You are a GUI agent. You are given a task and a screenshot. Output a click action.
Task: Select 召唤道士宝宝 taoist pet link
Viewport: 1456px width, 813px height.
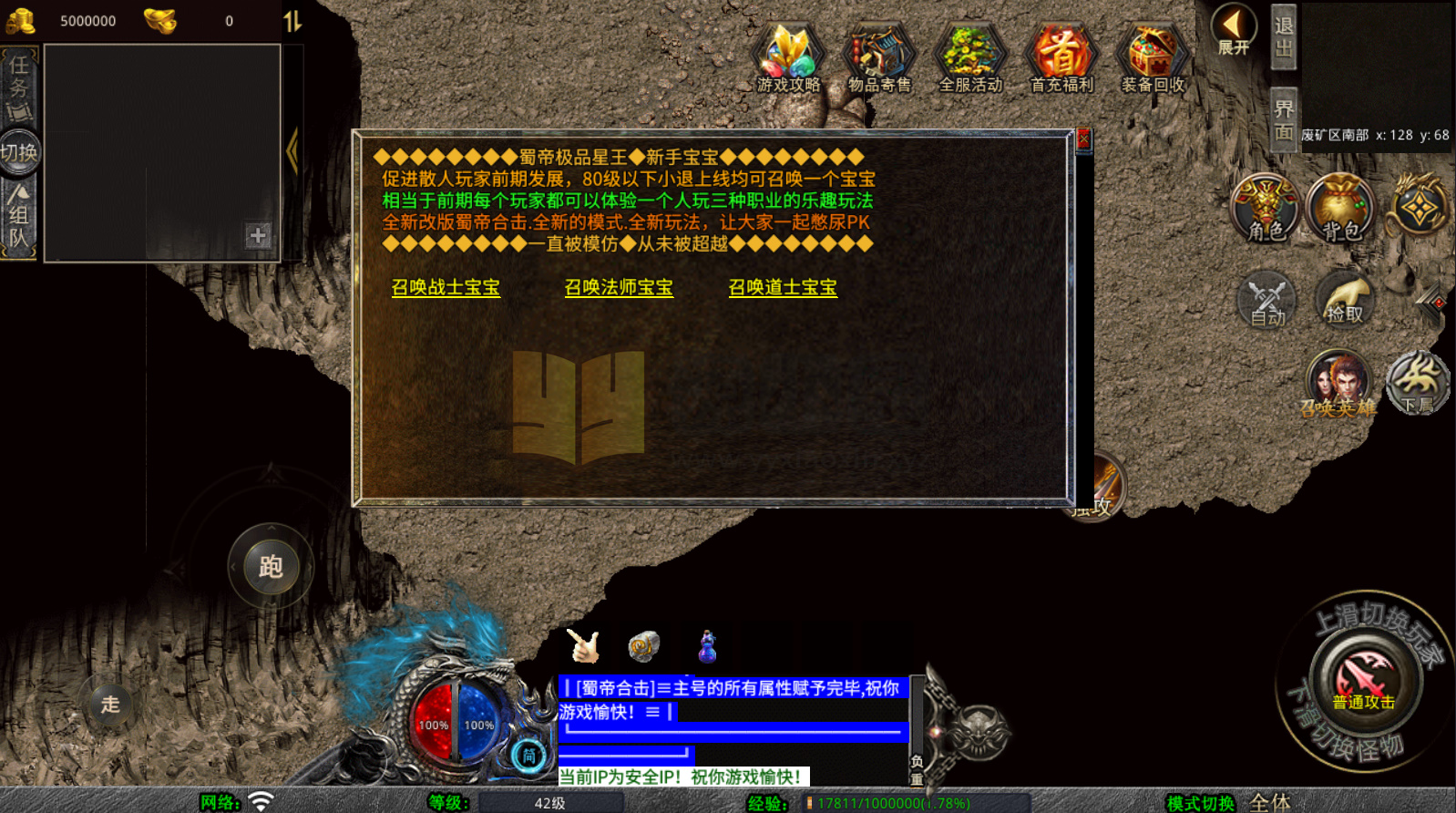click(x=783, y=288)
